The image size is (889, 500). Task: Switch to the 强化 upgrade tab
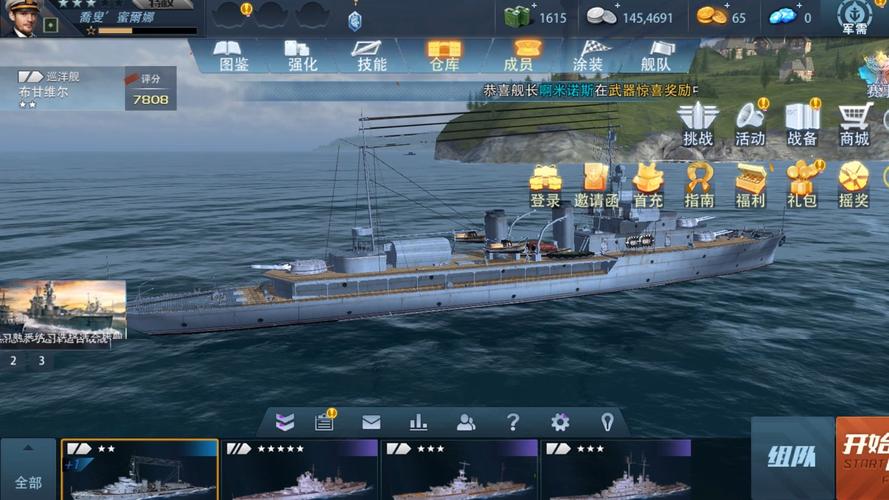pos(301,56)
